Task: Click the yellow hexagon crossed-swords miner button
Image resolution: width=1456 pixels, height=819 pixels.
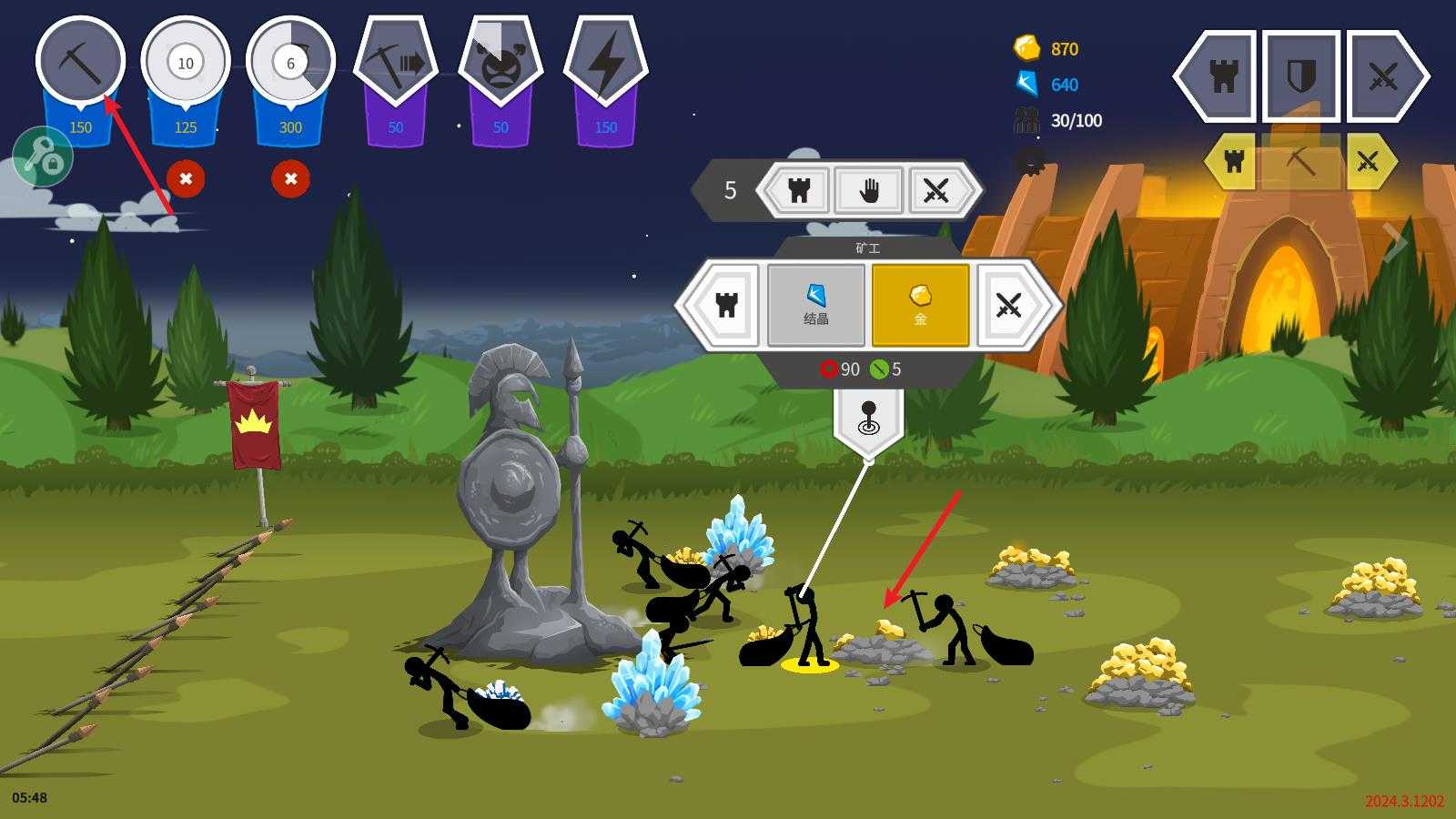Action: click(1368, 162)
